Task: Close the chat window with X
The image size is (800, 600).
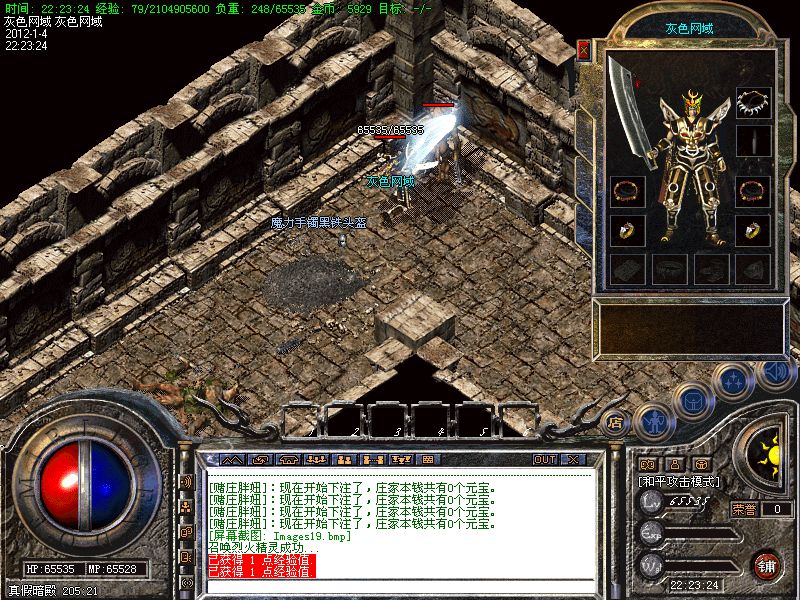Action: pos(574,459)
